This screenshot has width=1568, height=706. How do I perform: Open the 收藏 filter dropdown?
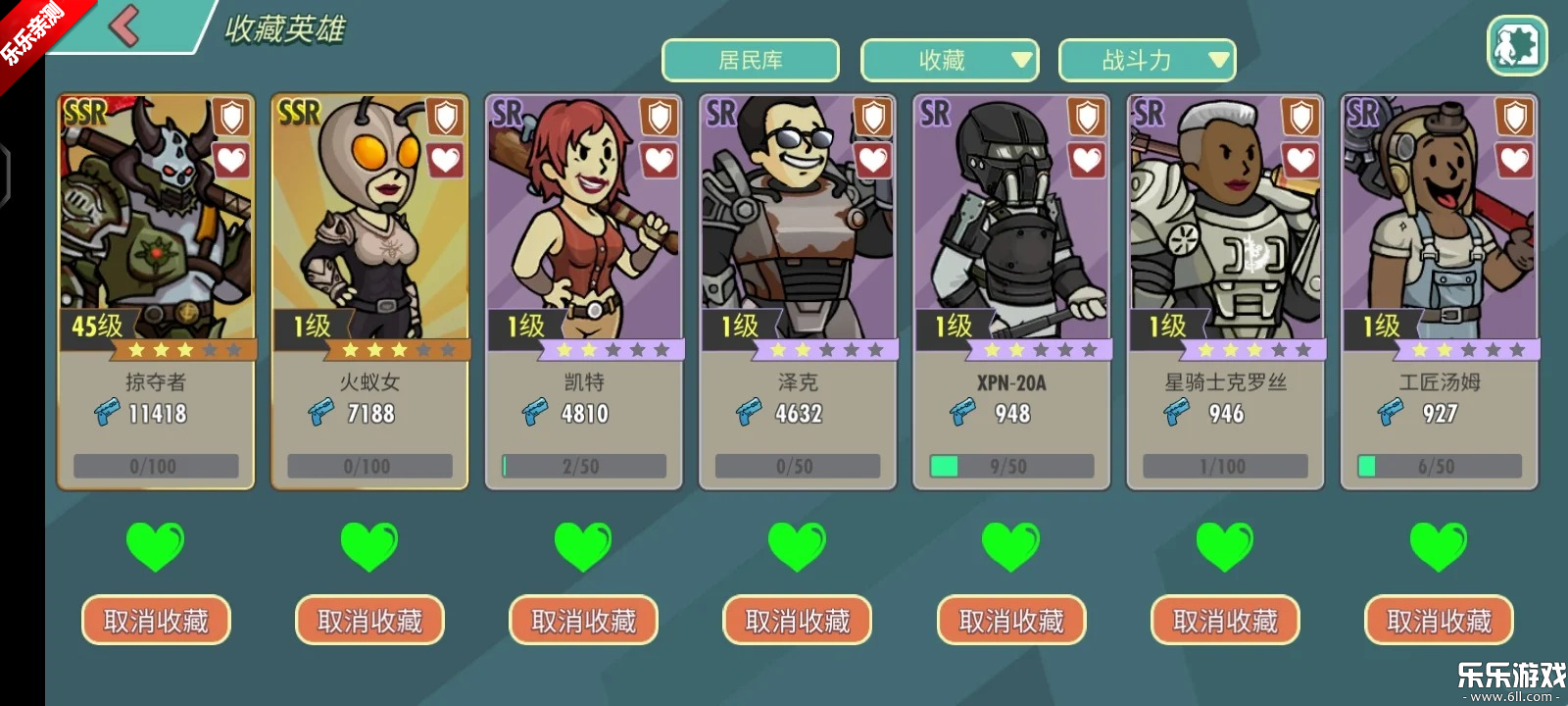tap(949, 61)
